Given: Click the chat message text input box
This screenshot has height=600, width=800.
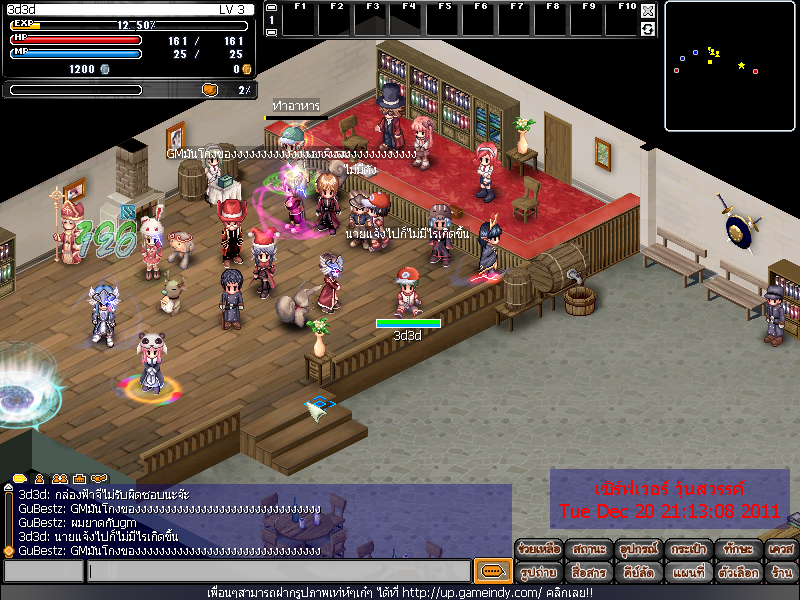Looking at the screenshot, I should (278, 572).
